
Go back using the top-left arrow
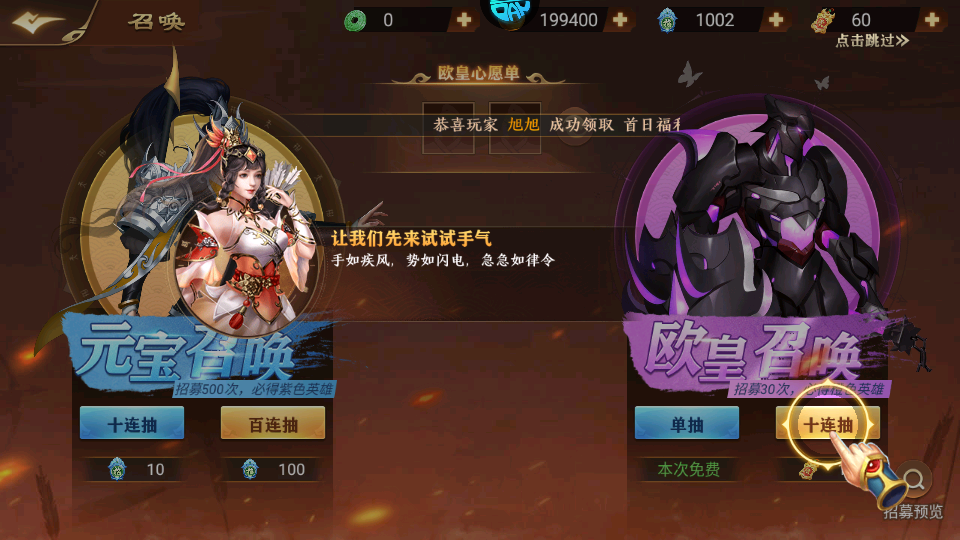(40, 22)
